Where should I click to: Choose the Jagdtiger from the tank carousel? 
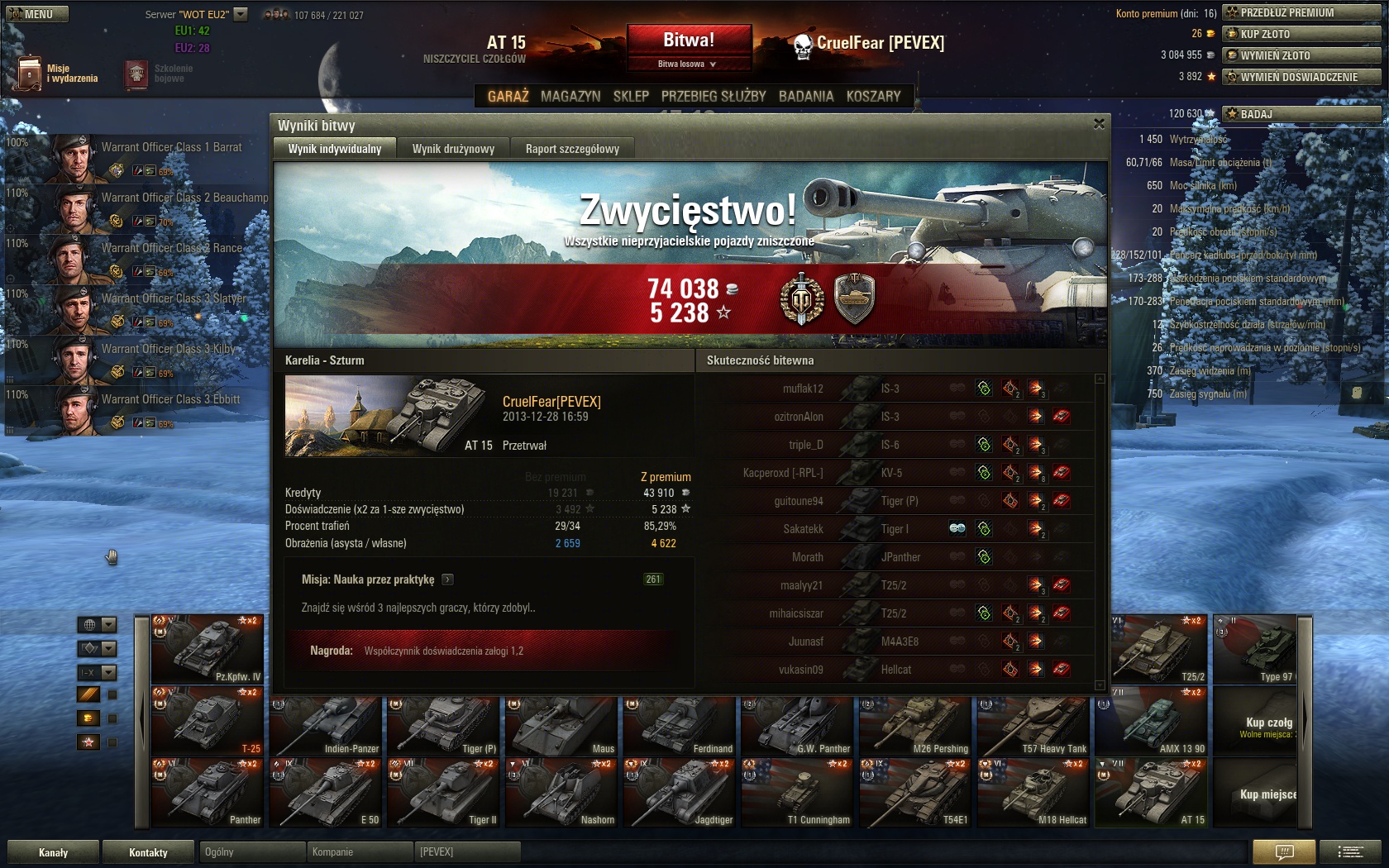point(680,794)
